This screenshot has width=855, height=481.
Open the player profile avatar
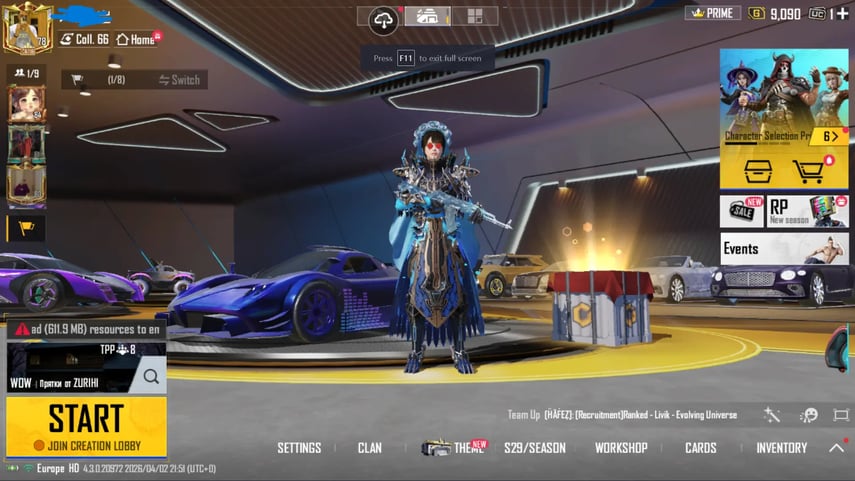25,29
